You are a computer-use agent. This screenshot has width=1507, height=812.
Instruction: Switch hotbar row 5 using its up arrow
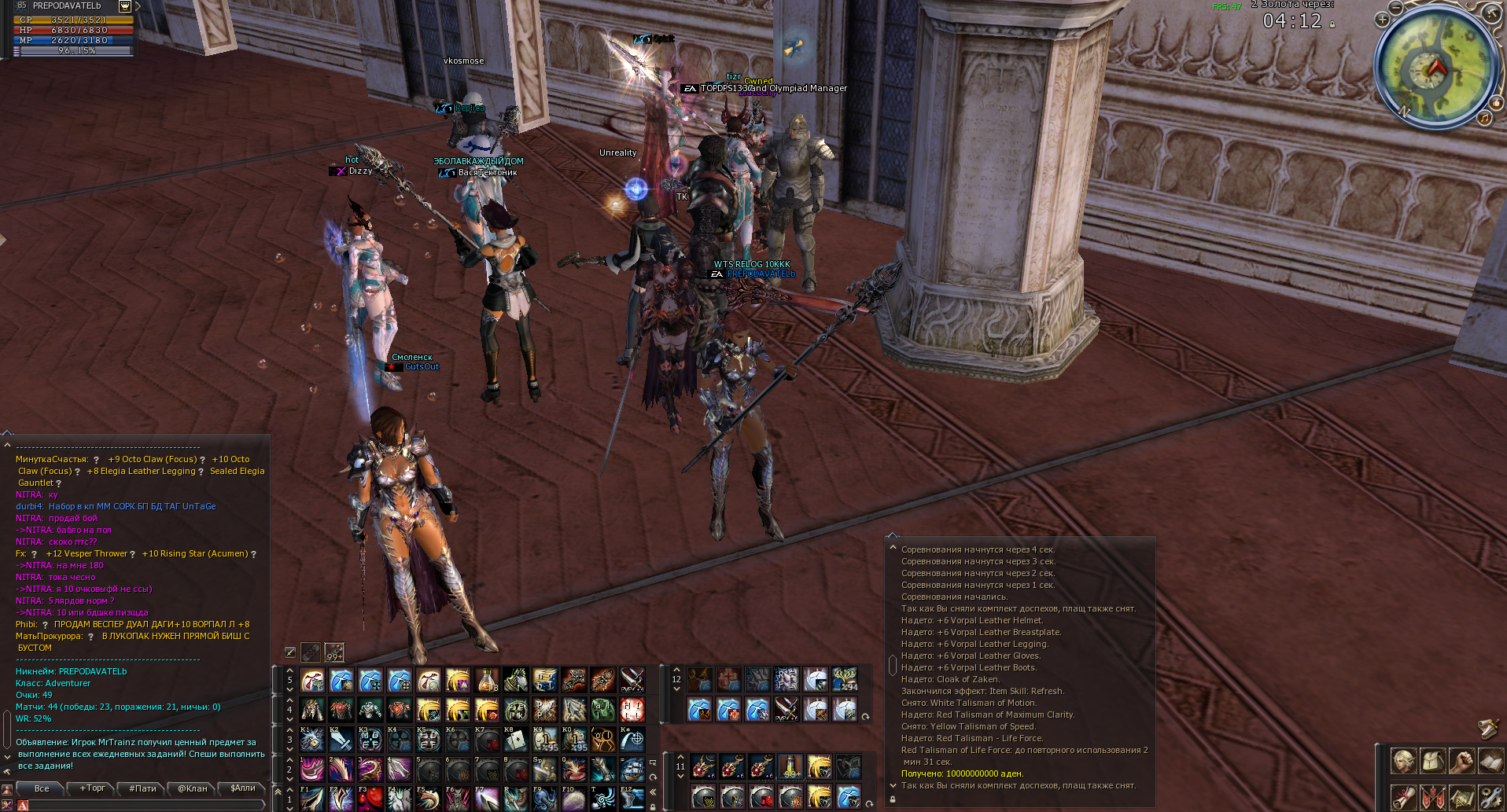pos(289,670)
